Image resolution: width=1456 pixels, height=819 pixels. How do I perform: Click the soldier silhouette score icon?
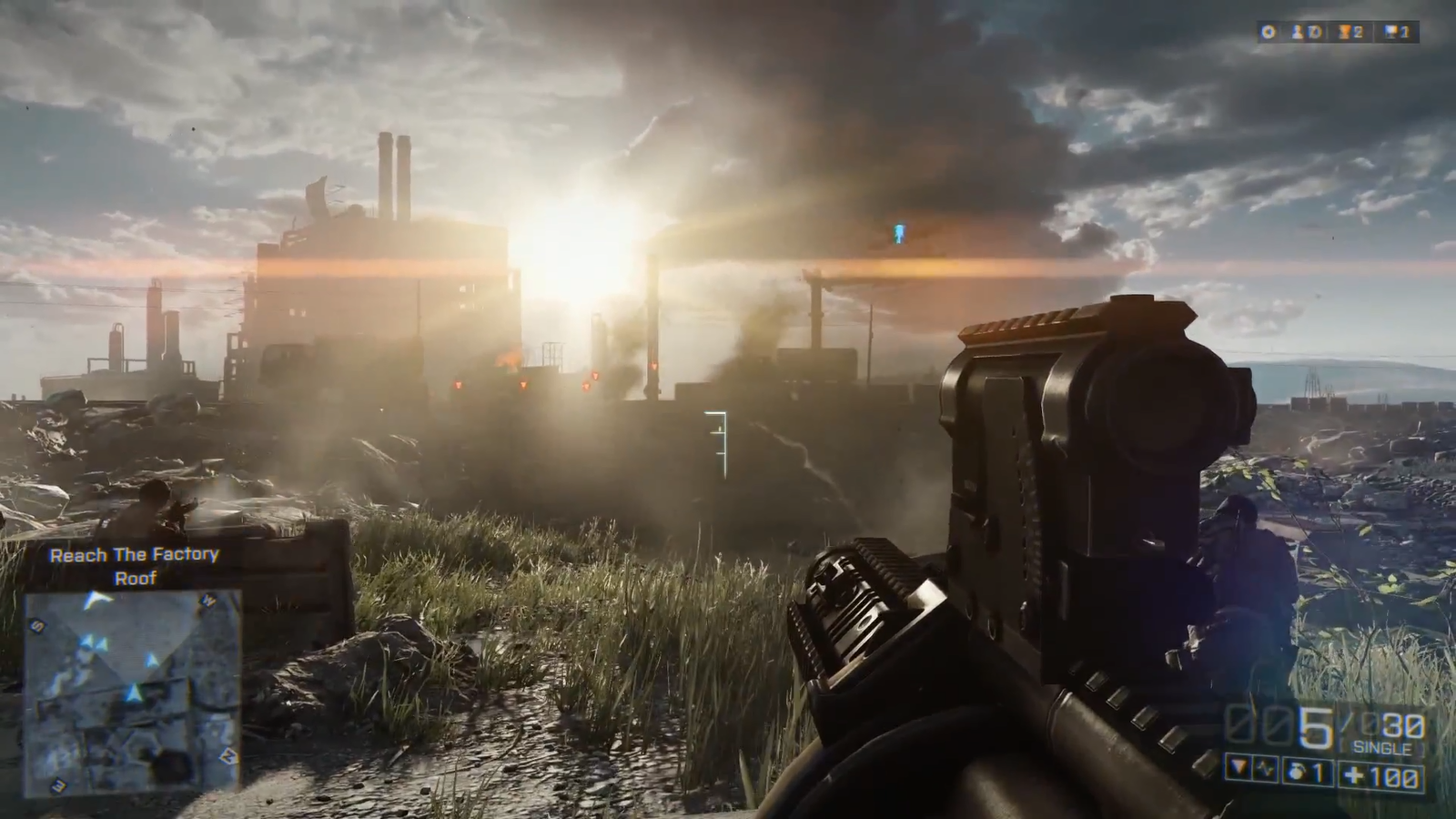click(1297, 33)
